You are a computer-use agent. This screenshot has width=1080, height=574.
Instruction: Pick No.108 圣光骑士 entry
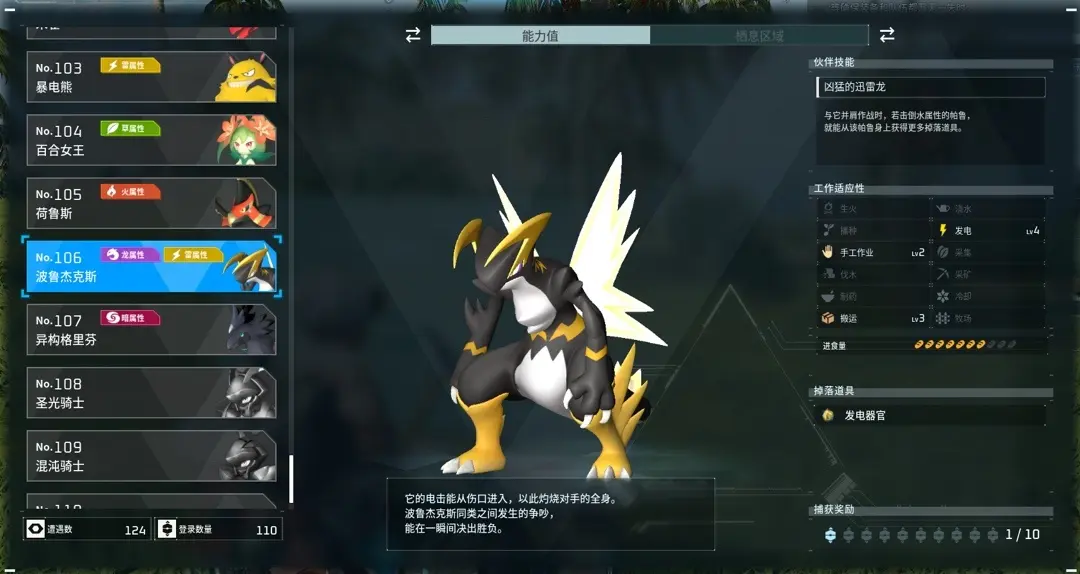pyautogui.click(x=151, y=393)
